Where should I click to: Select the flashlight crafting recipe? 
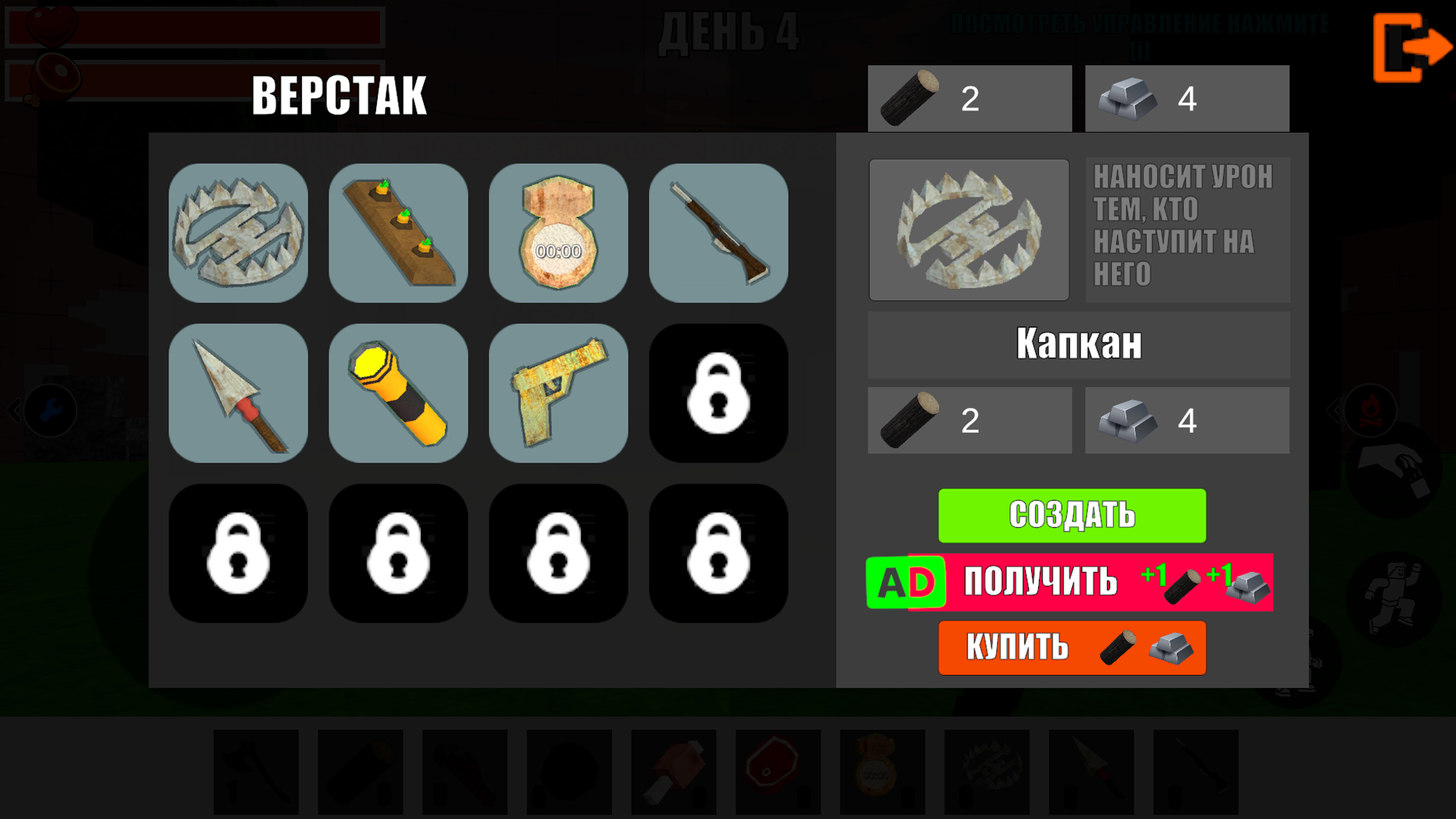[398, 392]
